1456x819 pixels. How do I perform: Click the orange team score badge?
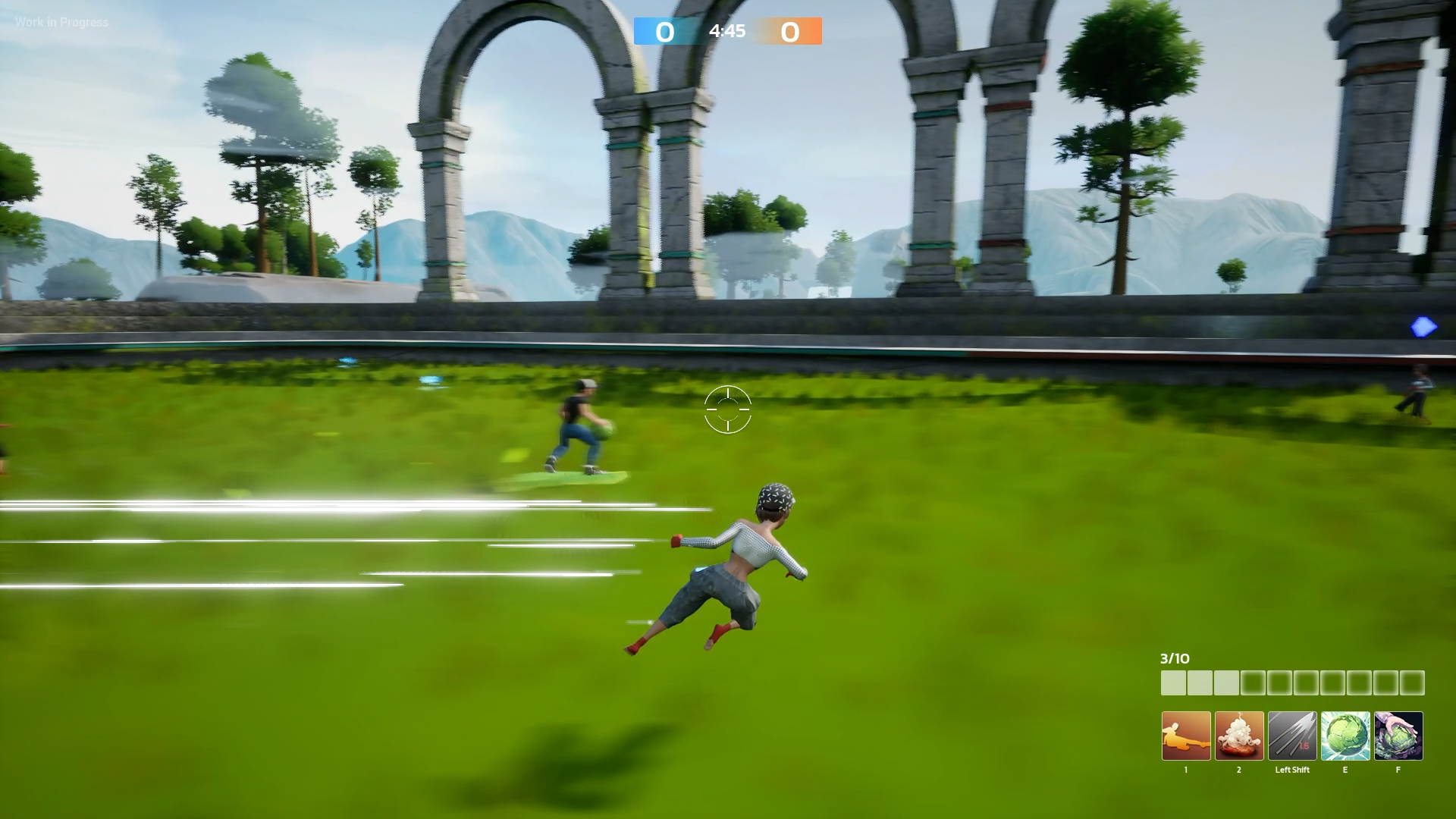pyautogui.click(x=790, y=32)
